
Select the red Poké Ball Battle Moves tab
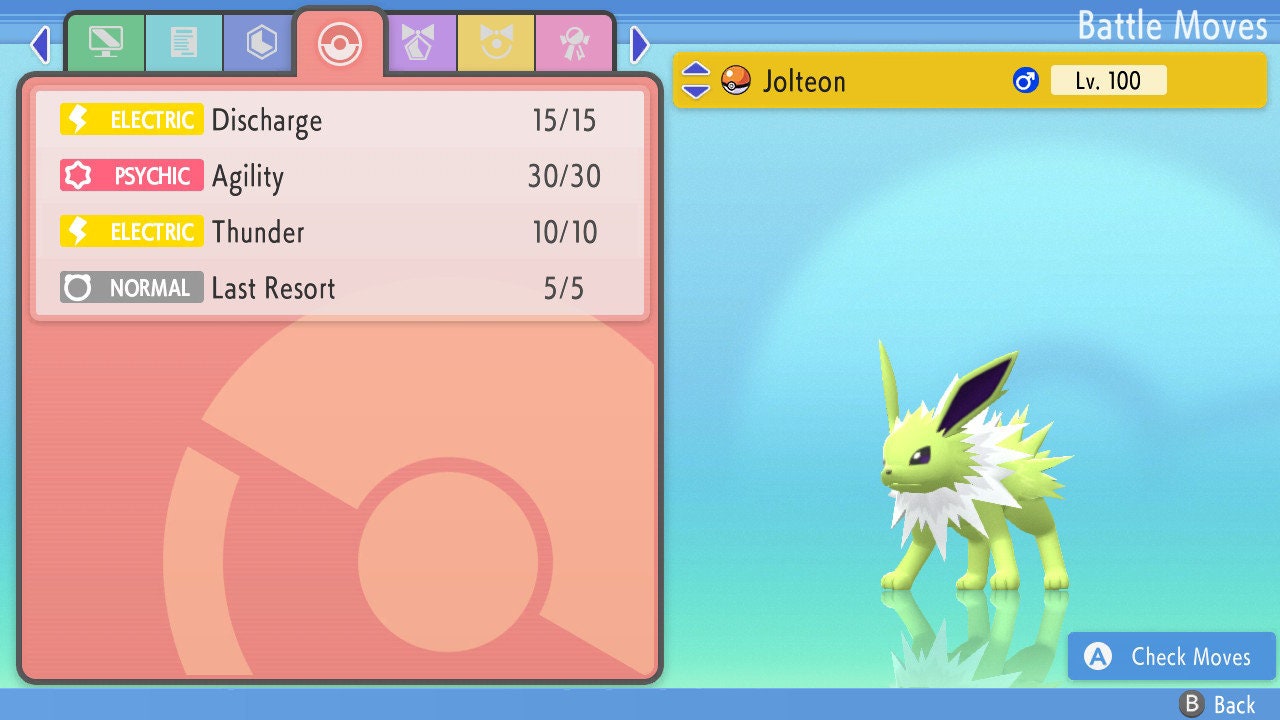coord(340,43)
